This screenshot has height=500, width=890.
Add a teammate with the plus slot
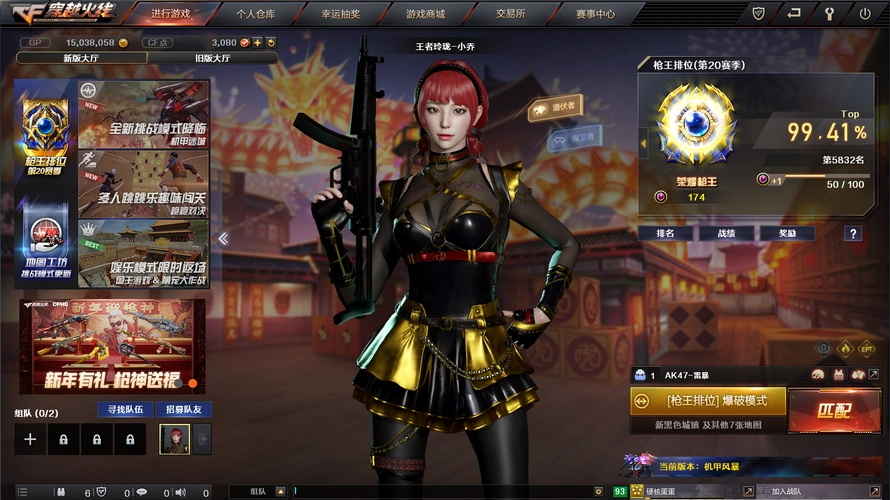point(30,439)
